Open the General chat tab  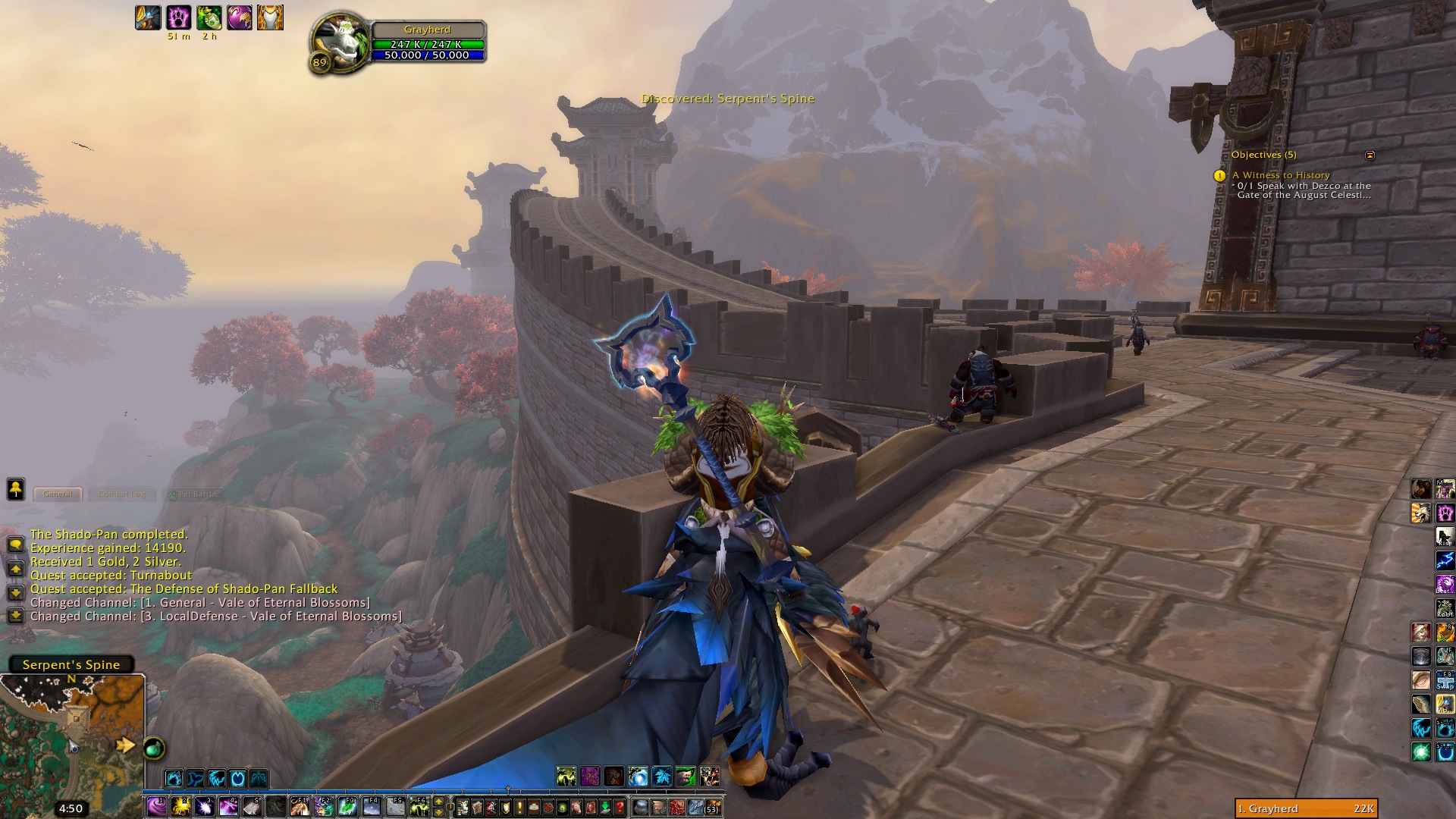click(x=58, y=494)
